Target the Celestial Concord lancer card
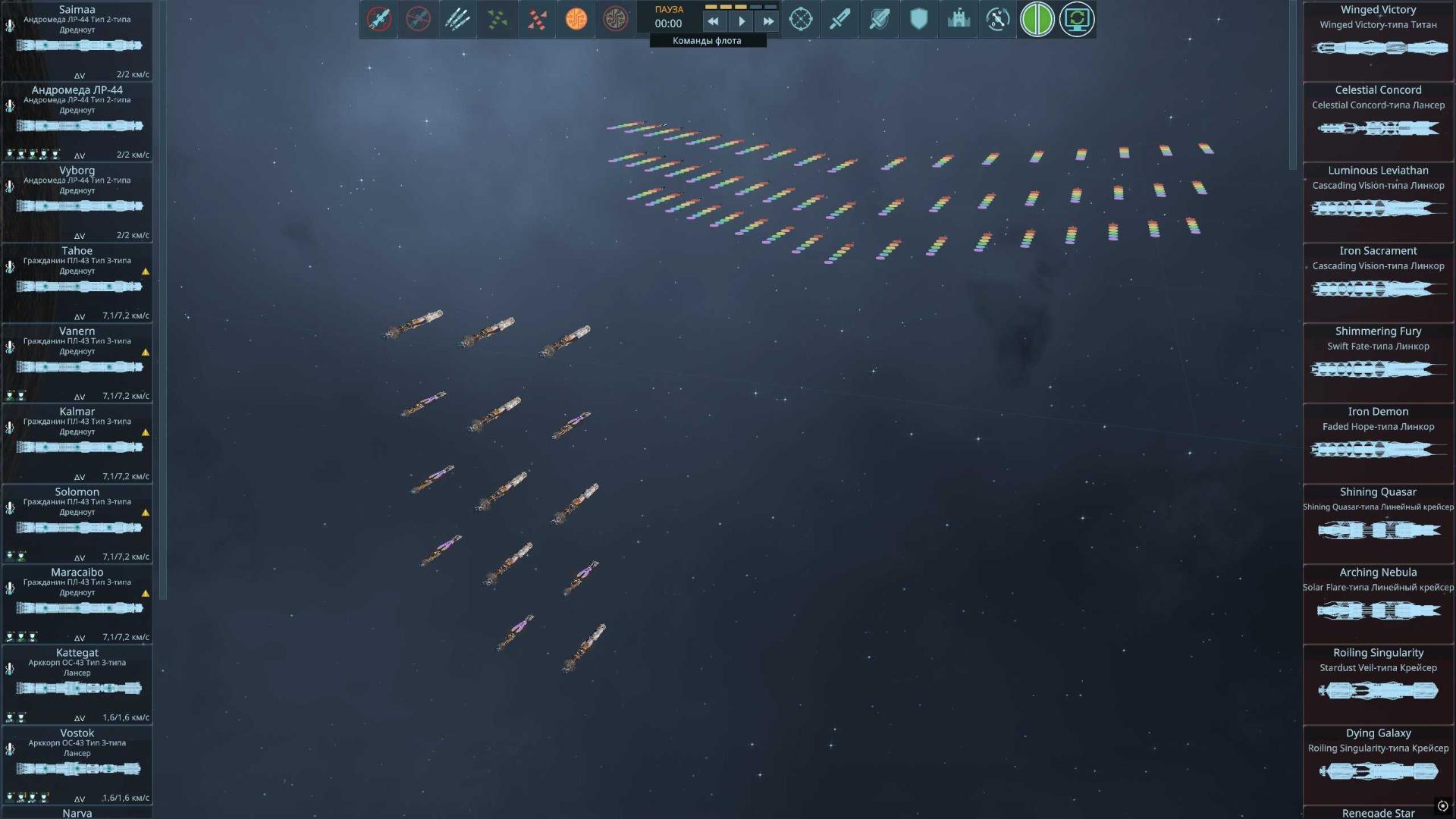The width and height of the screenshot is (1456, 819). click(x=1378, y=121)
